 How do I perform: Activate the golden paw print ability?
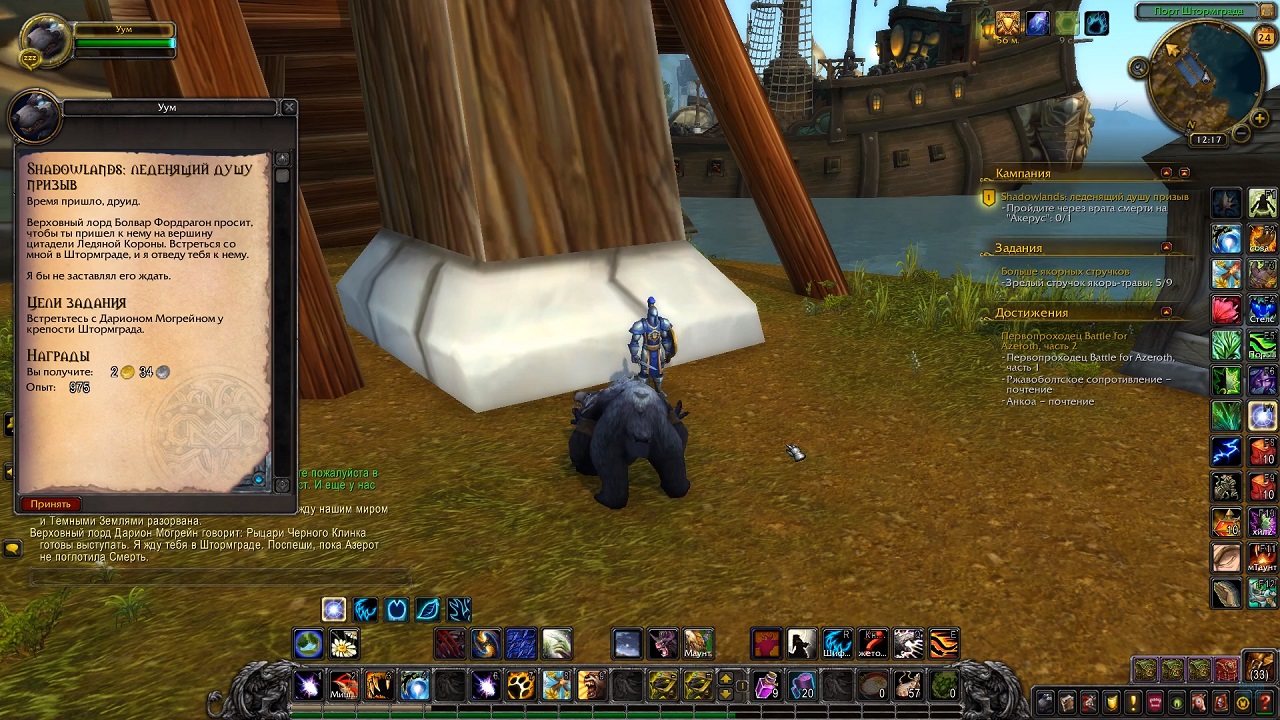point(521,685)
